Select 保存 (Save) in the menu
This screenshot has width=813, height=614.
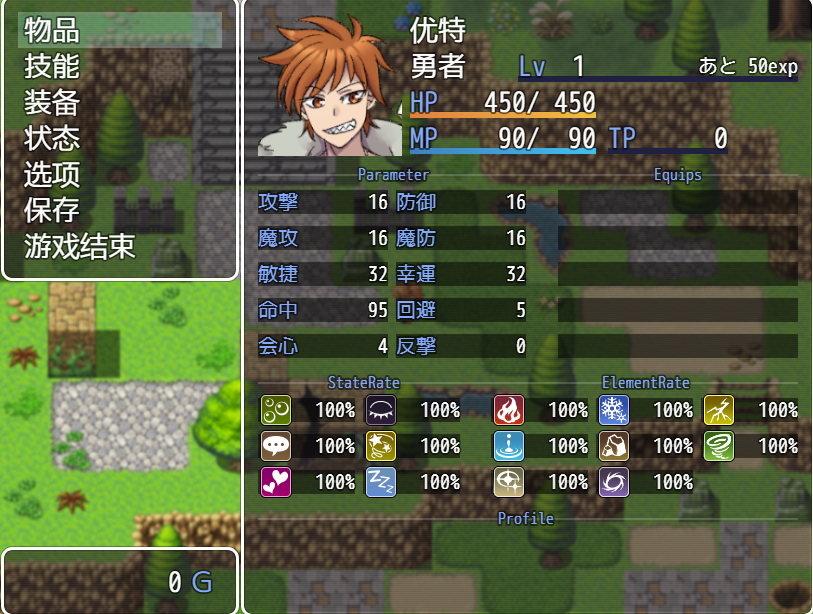52,210
